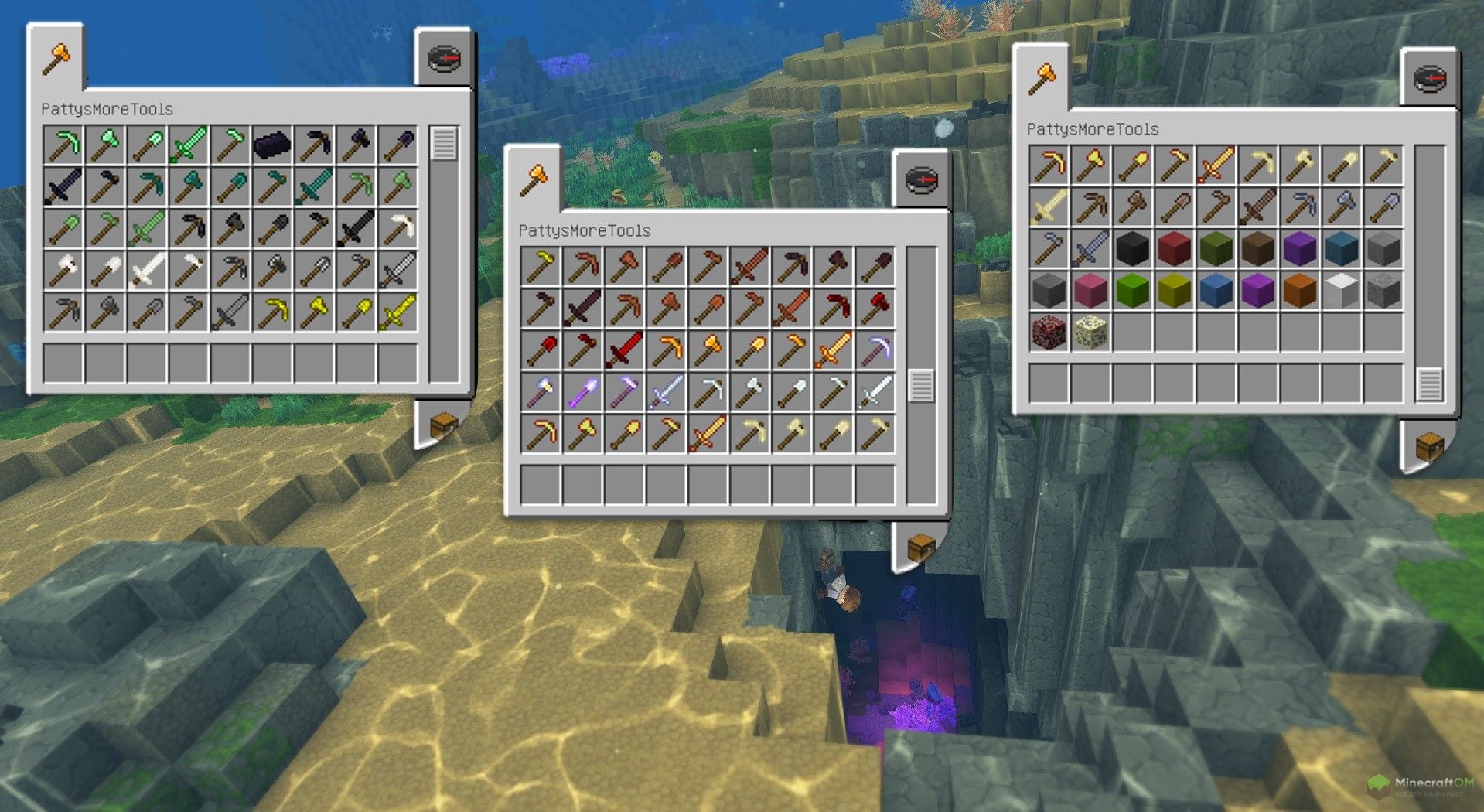
Task: Select the yellow block slot
Action: [x=1174, y=291]
